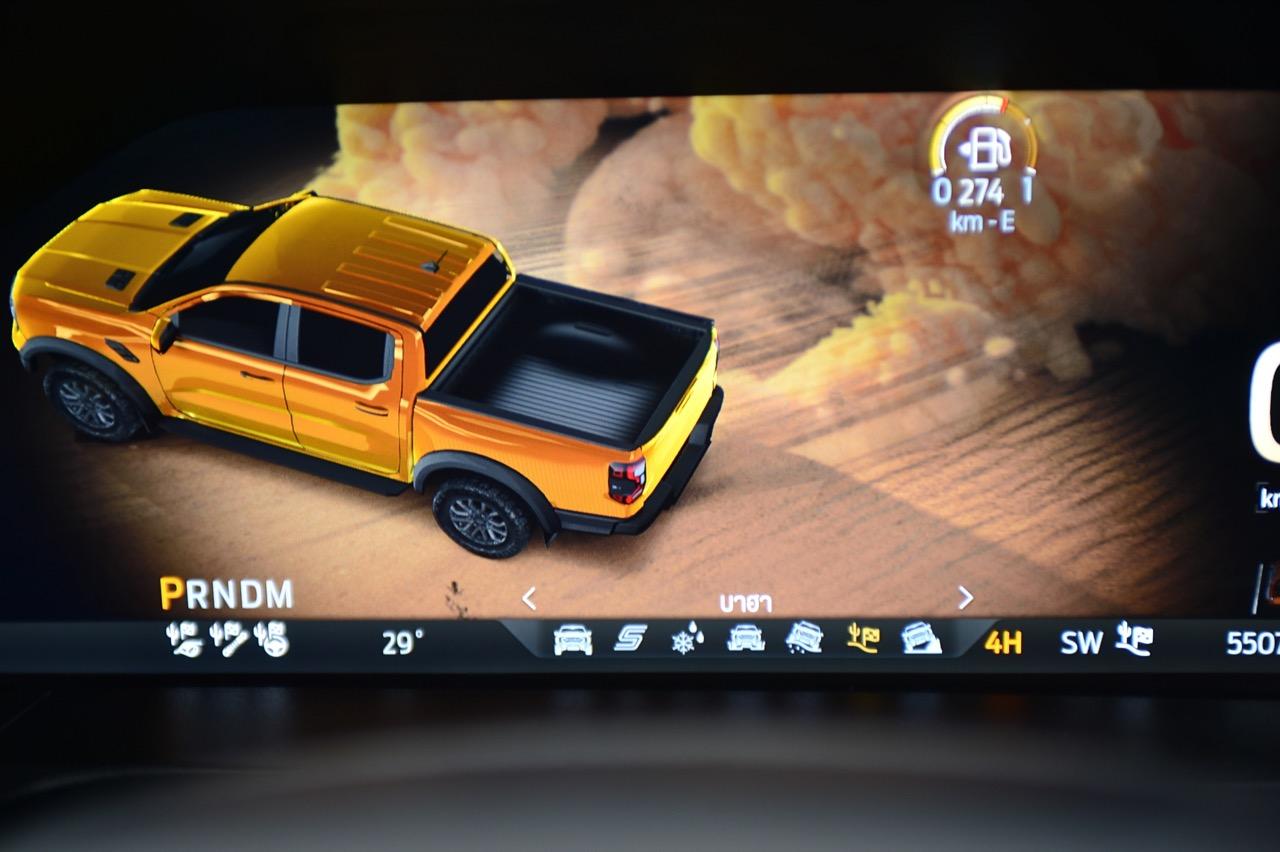
Task: Pick the Mud/Ruts drive mode icon
Action: (x=746, y=638)
